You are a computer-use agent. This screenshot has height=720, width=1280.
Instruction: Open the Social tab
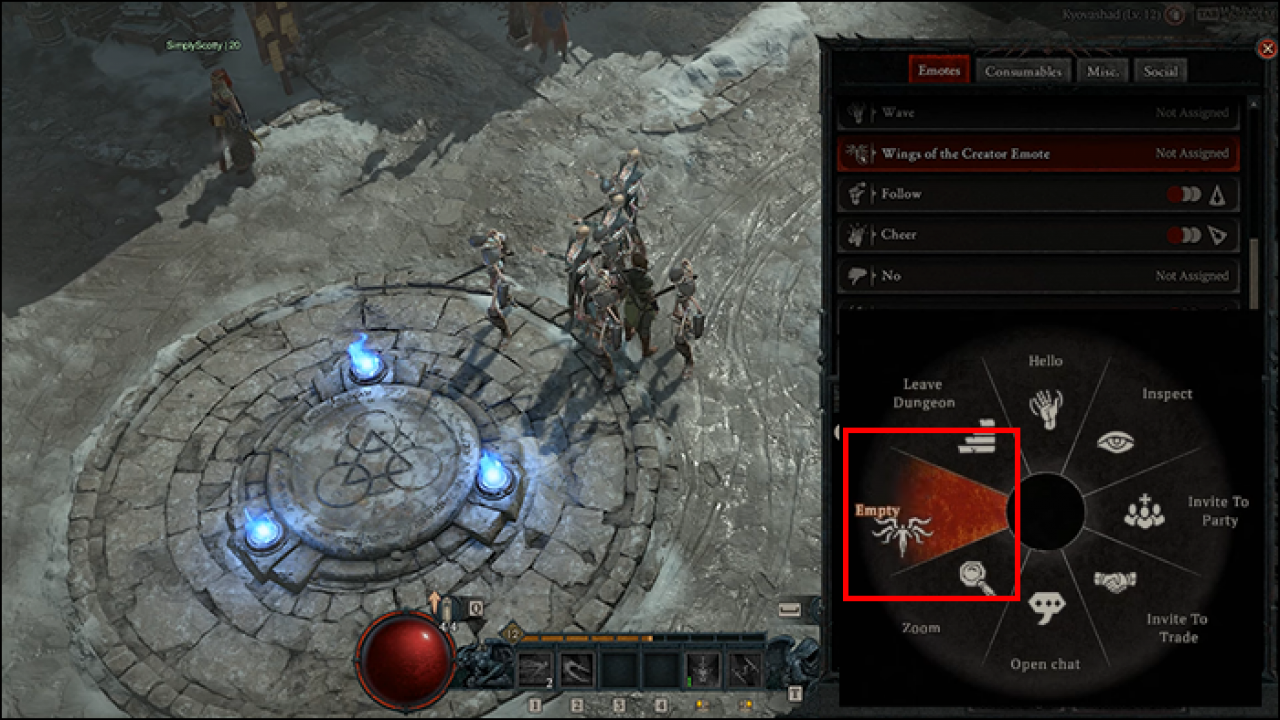[1160, 70]
